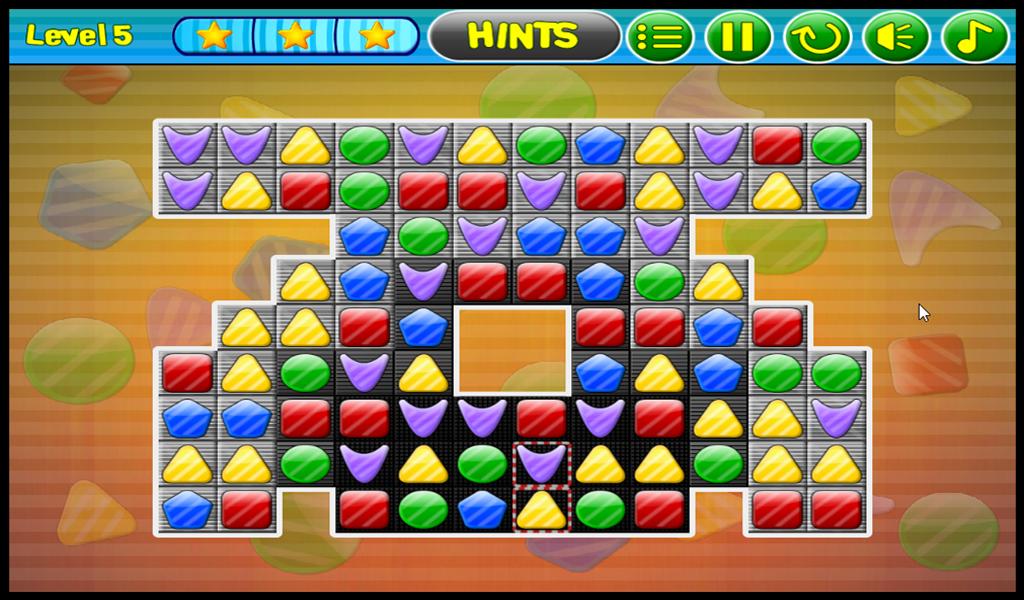The height and width of the screenshot is (600, 1024).
Task: Toggle sound effects with the speaker icon
Action: coord(896,37)
